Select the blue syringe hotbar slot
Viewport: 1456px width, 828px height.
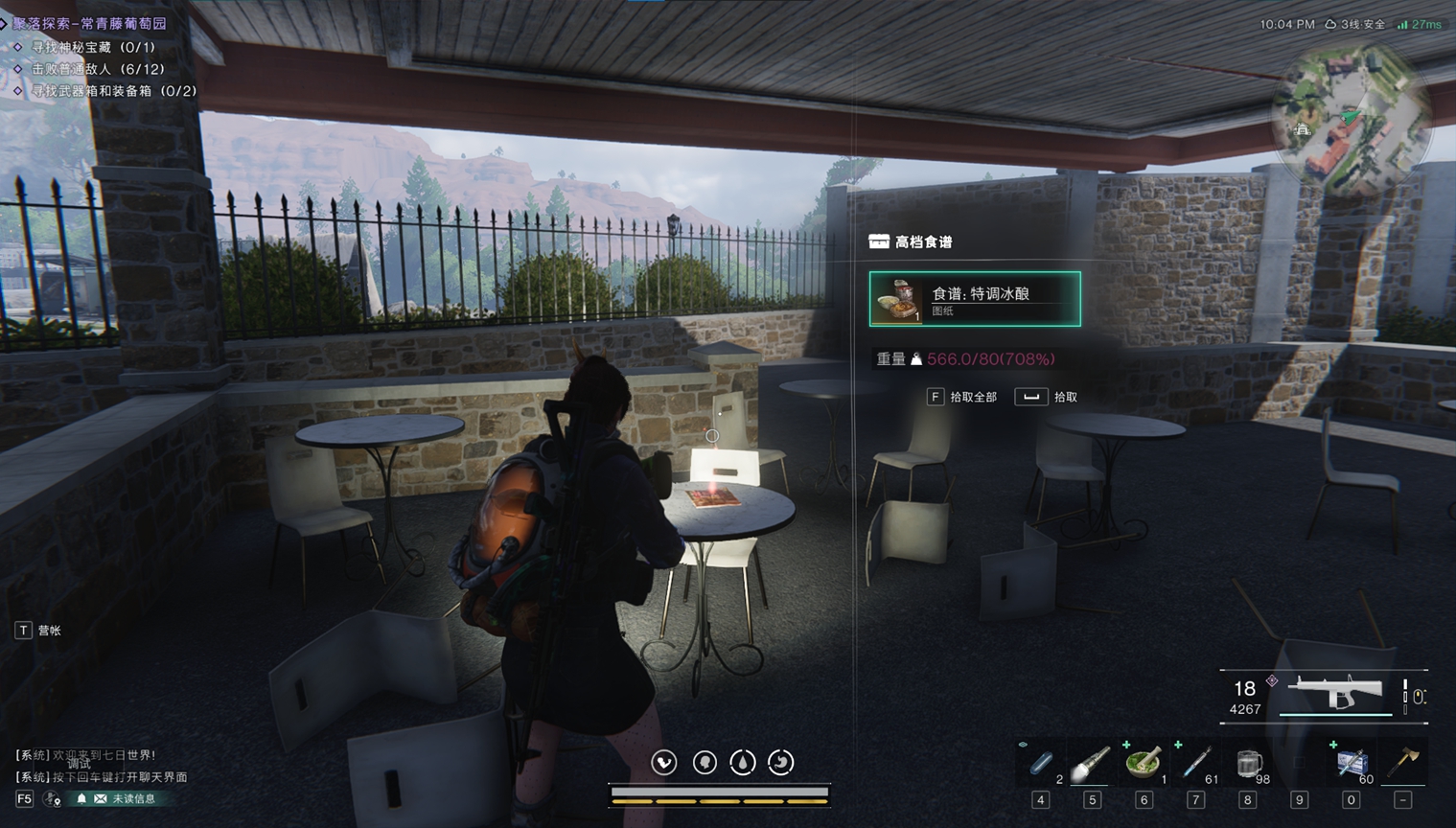coord(1195,764)
